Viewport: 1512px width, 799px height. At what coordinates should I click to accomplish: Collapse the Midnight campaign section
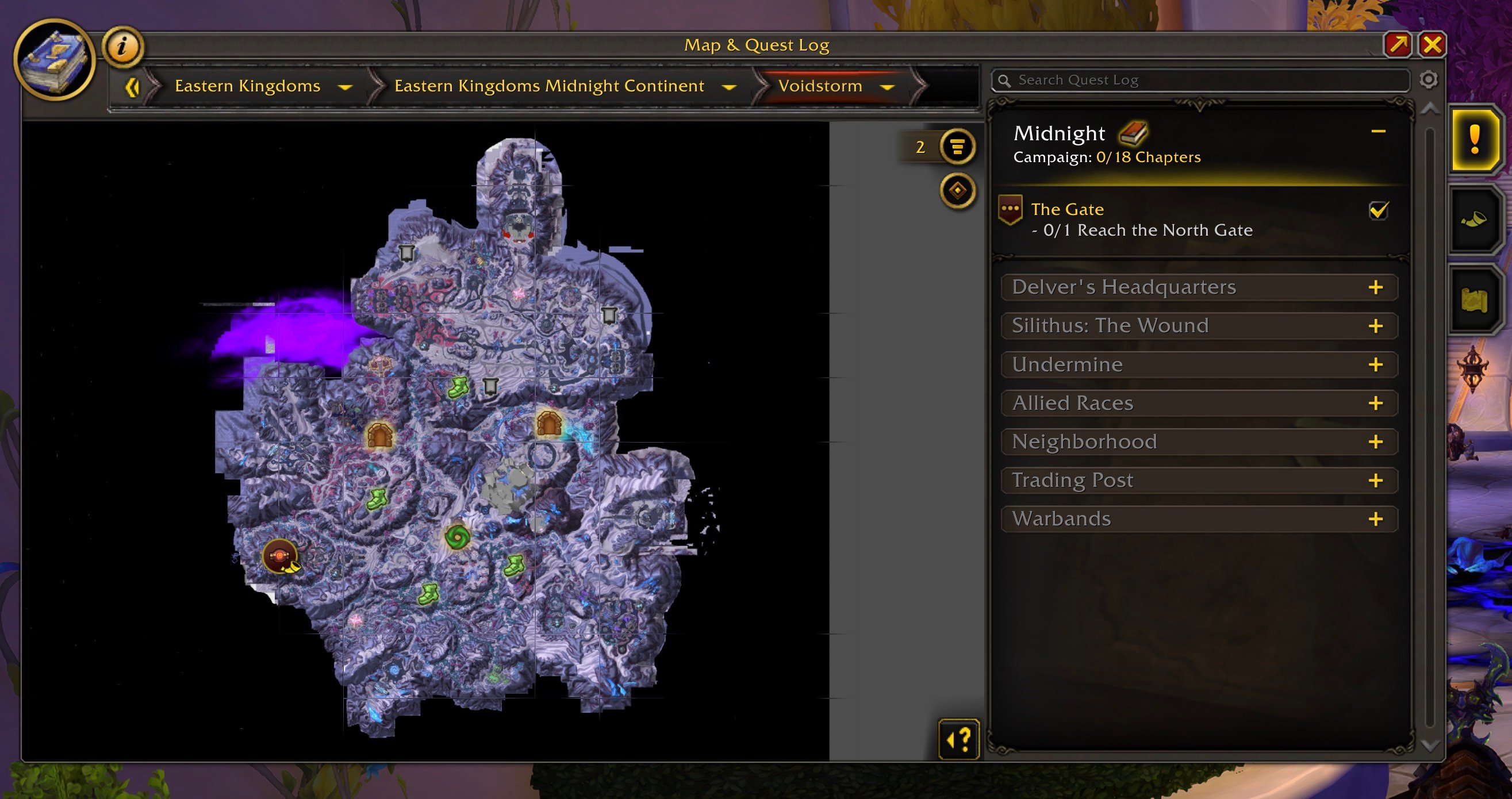pos(1378,132)
